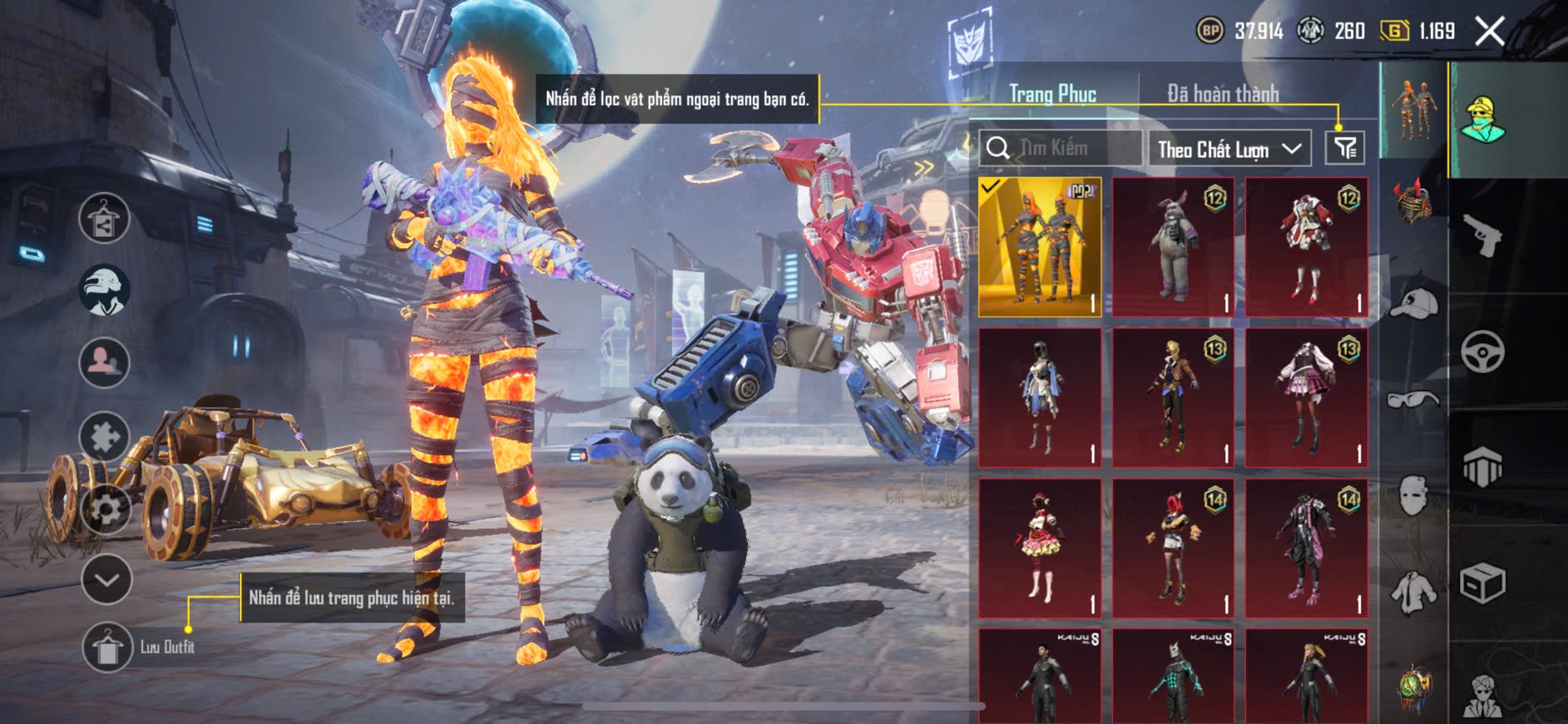Viewport: 1568px width, 724px height.
Task: Open the Theo Chất Lượng sort dropdown
Action: 1229,149
